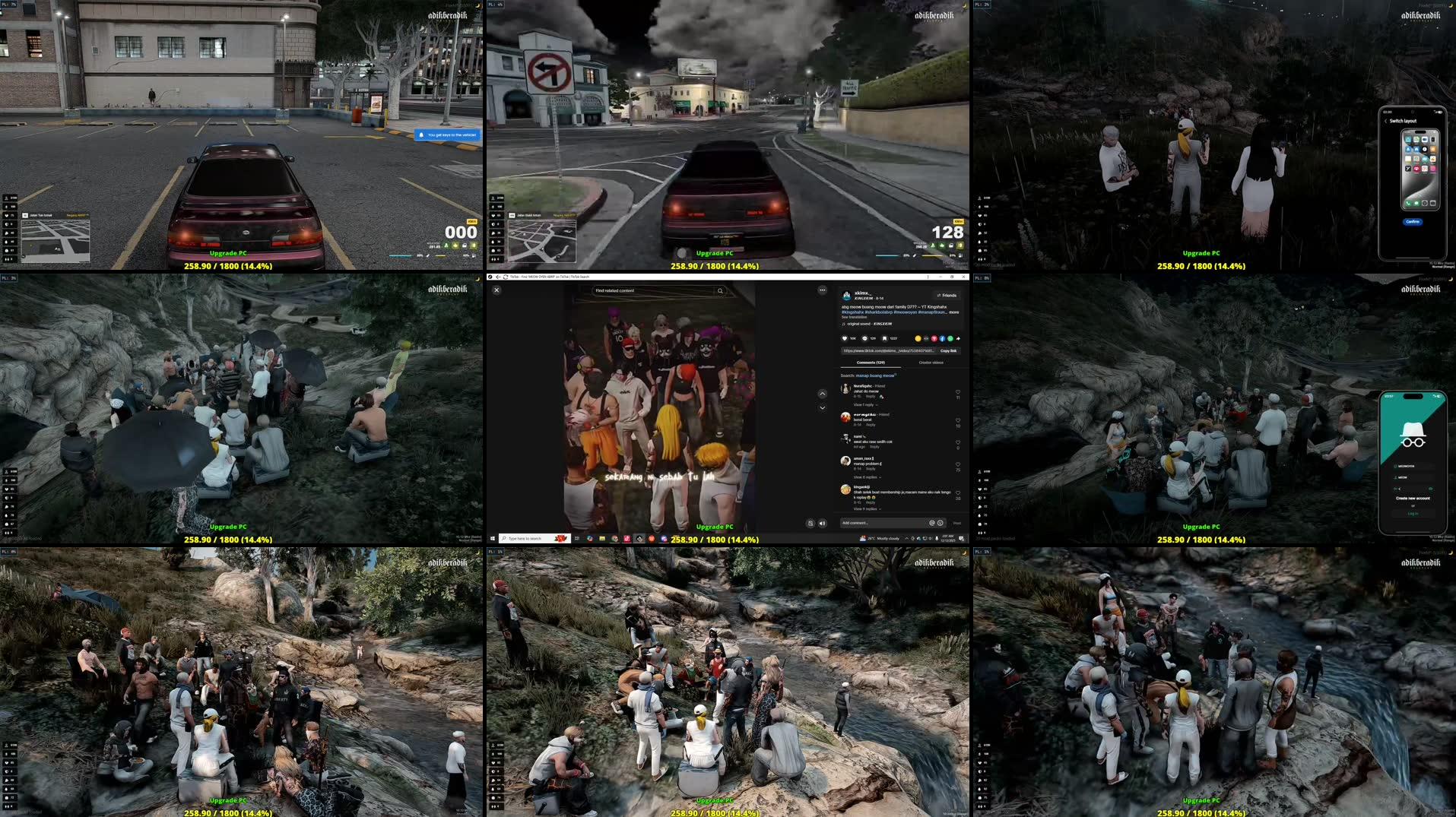Like the TikTok video with the heart icon

click(x=844, y=338)
